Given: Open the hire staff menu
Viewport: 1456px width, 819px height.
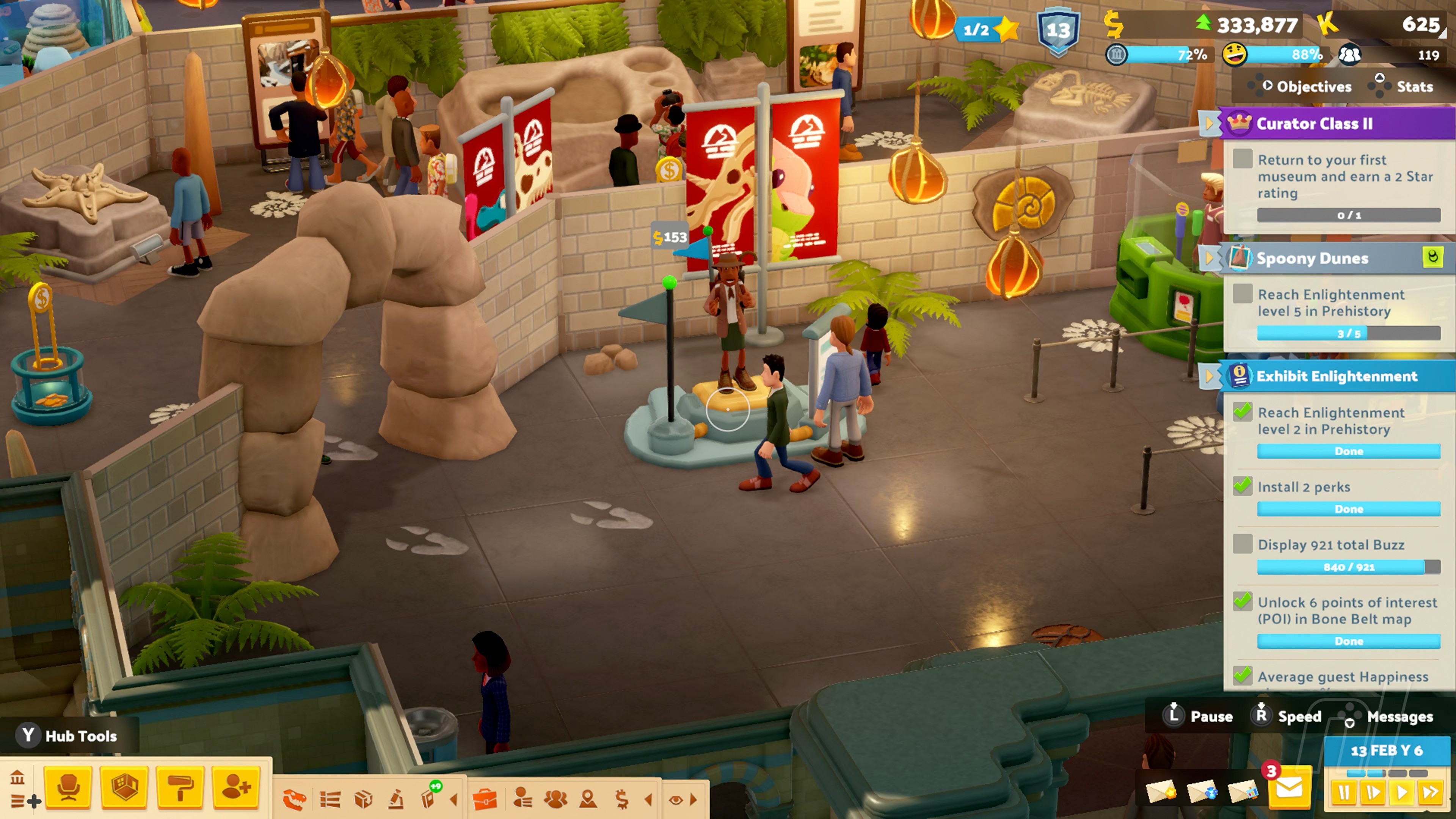Looking at the screenshot, I should tap(236, 788).
